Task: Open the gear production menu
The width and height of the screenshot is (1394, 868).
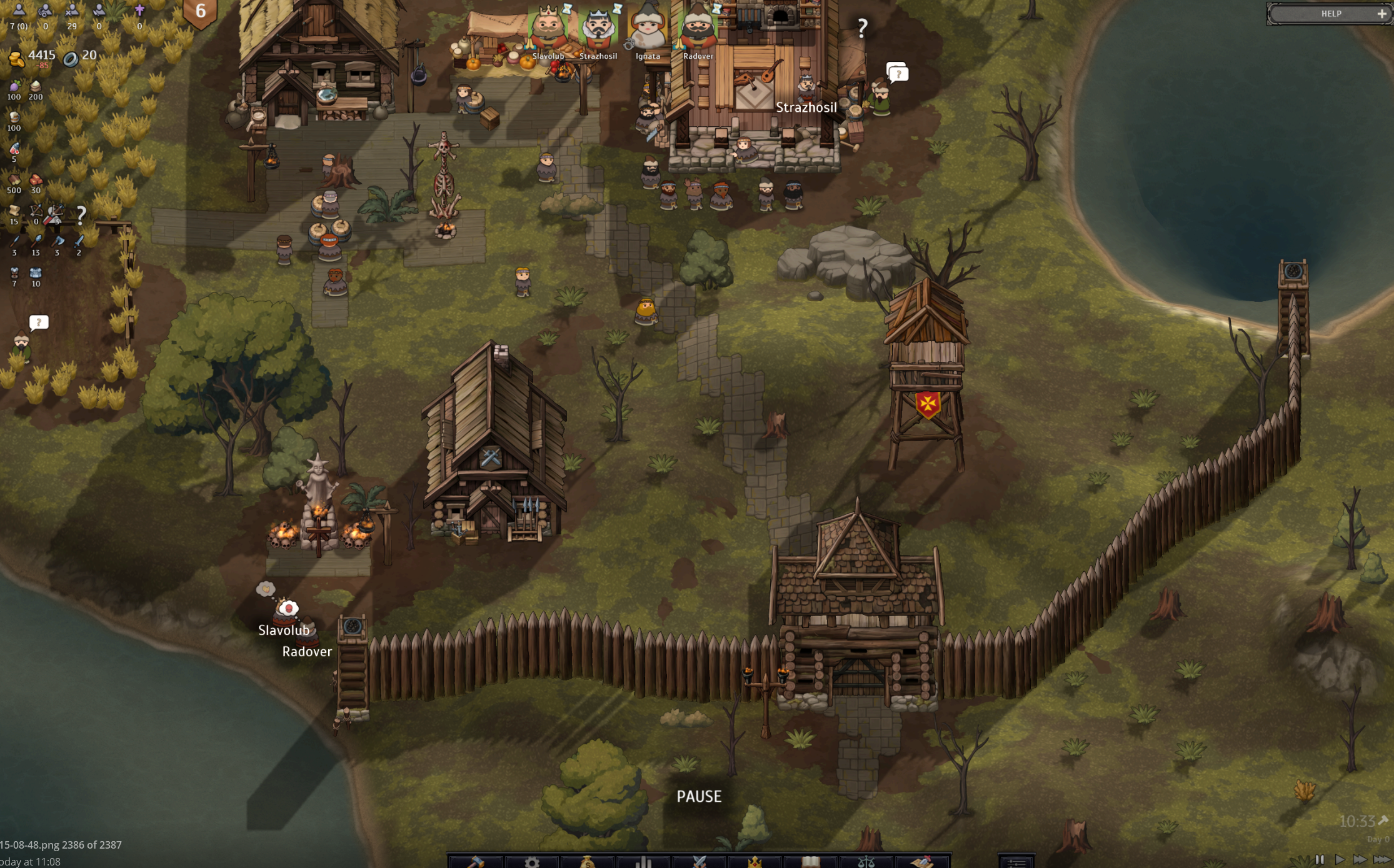Action: (531, 862)
